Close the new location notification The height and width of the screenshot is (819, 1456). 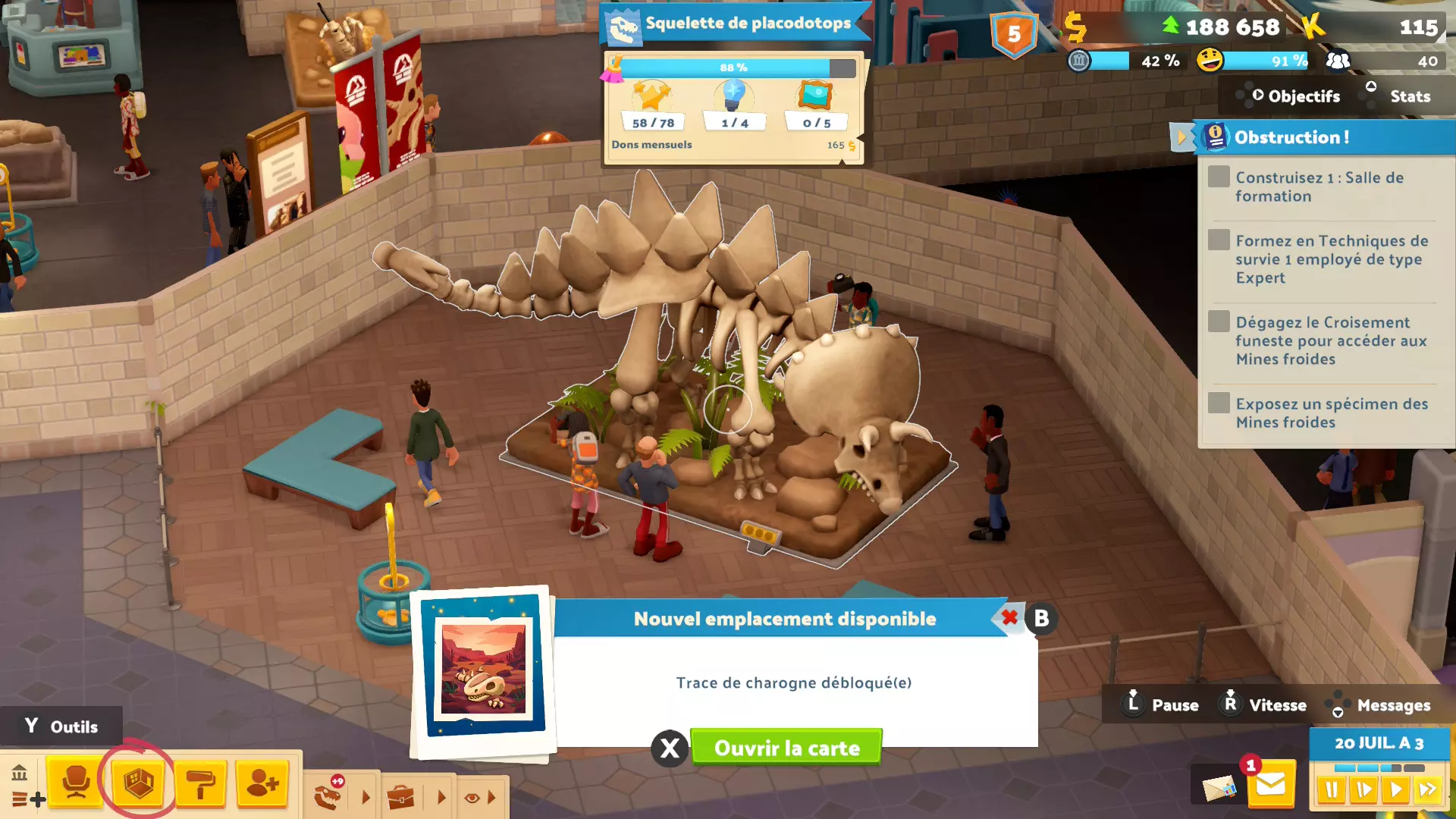1009,618
